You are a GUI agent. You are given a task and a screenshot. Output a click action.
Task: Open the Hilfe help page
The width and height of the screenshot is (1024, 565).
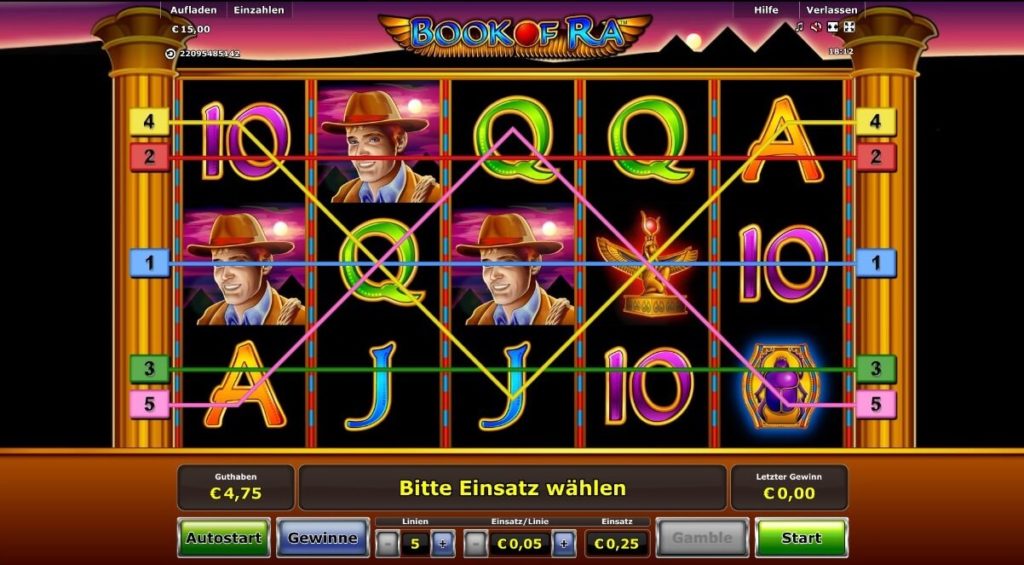click(766, 10)
